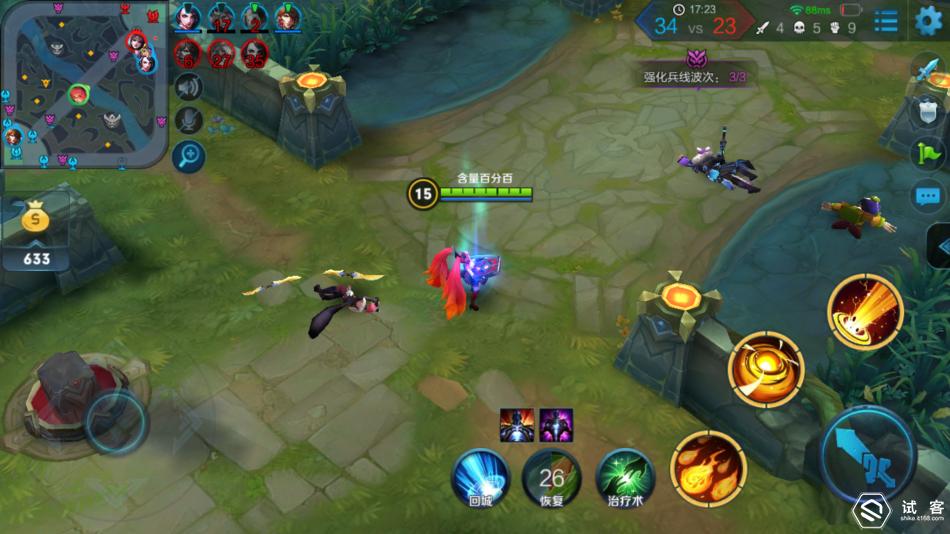The width and height of the screenshot is (950, 534).
Task: Toggle the speaker sound icon
Action: pos(187,87)
